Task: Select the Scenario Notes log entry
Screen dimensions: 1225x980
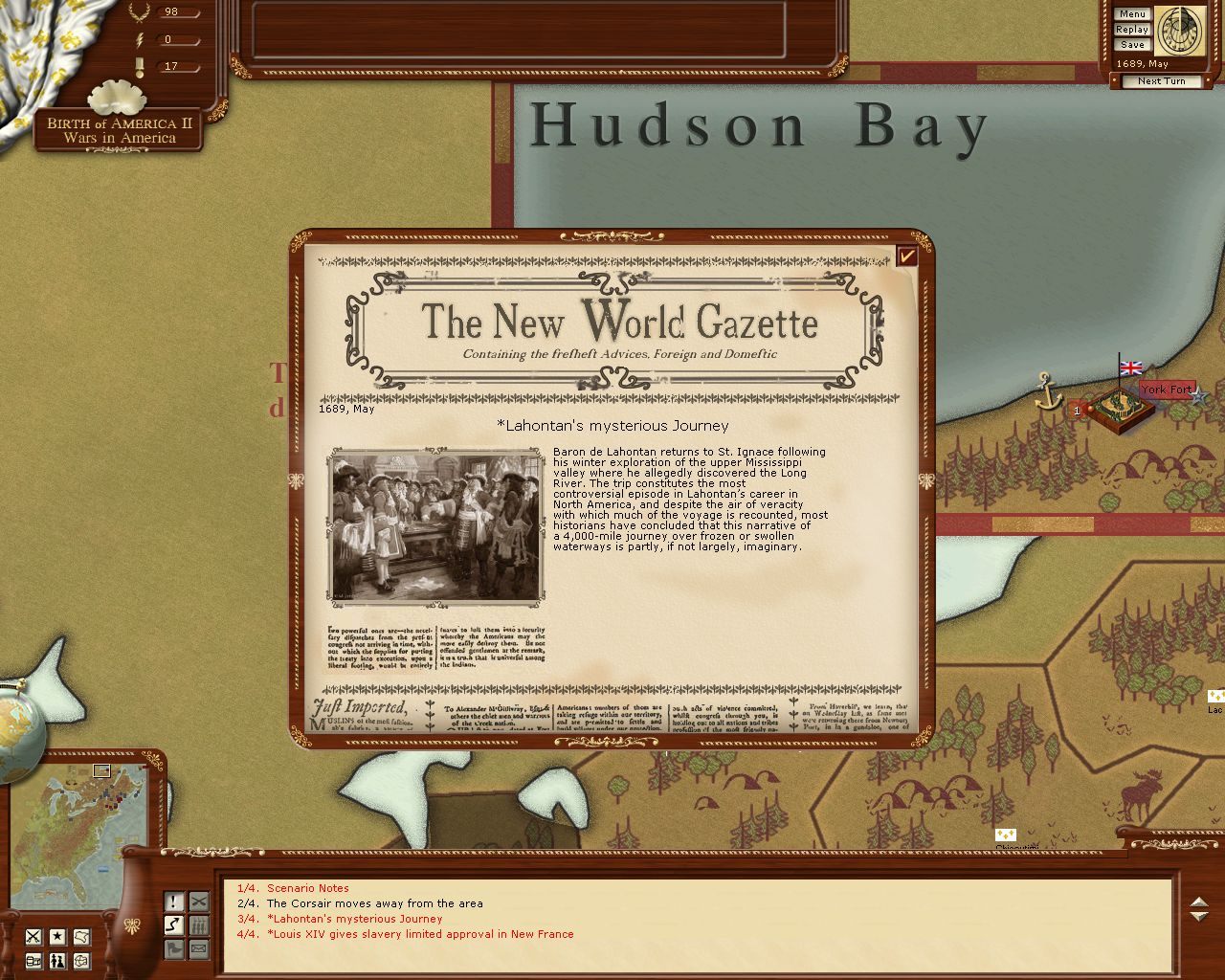Action: (x=307, y=888)
